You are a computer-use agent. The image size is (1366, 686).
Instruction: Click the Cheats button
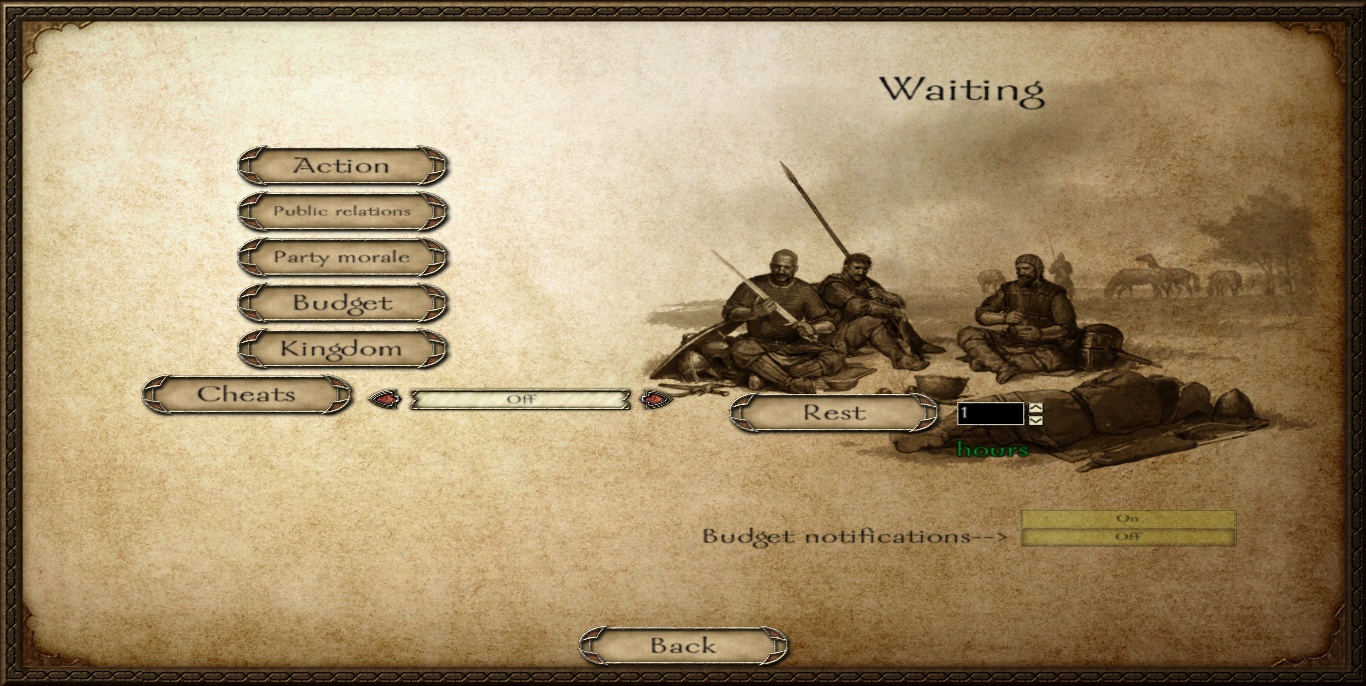pyautogui.click(x=247, y=395)
